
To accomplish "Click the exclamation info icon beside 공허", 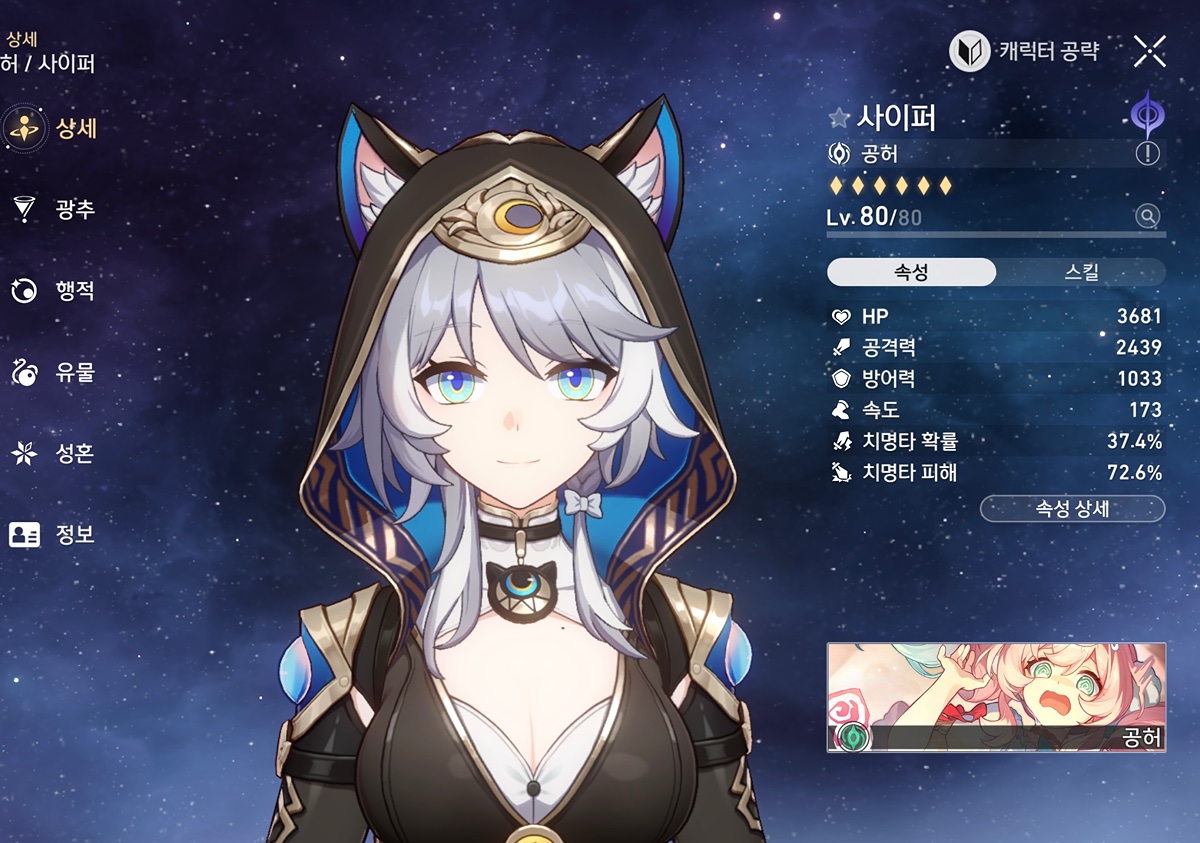I will click(1147, 154).
